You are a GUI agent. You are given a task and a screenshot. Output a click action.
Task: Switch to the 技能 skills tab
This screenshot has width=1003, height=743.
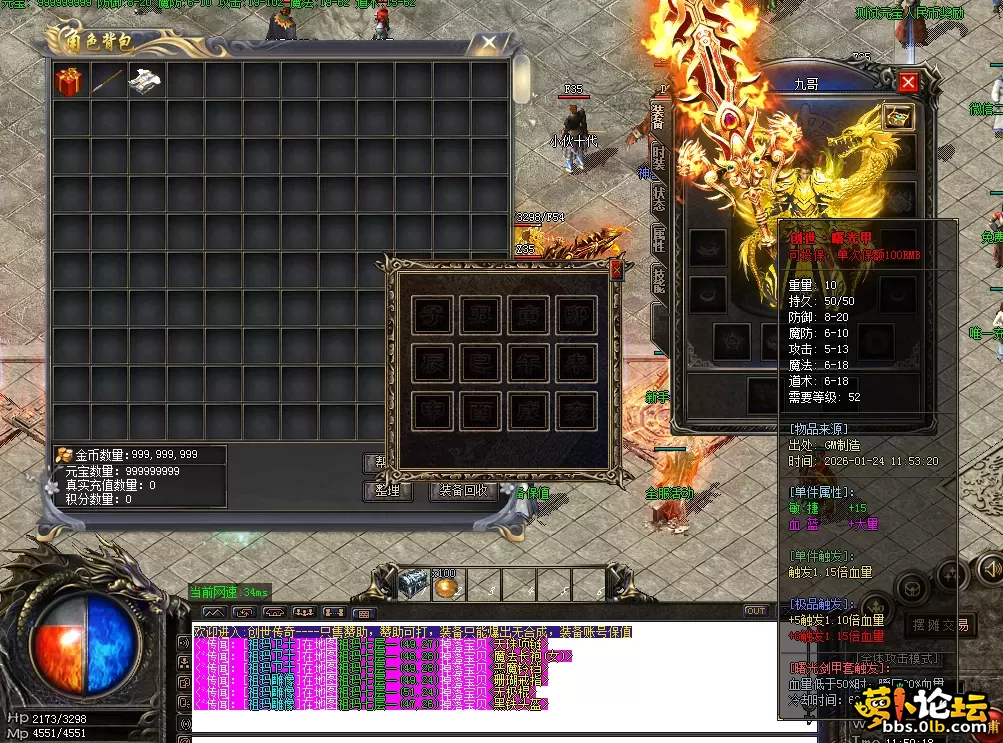[659, 278]
